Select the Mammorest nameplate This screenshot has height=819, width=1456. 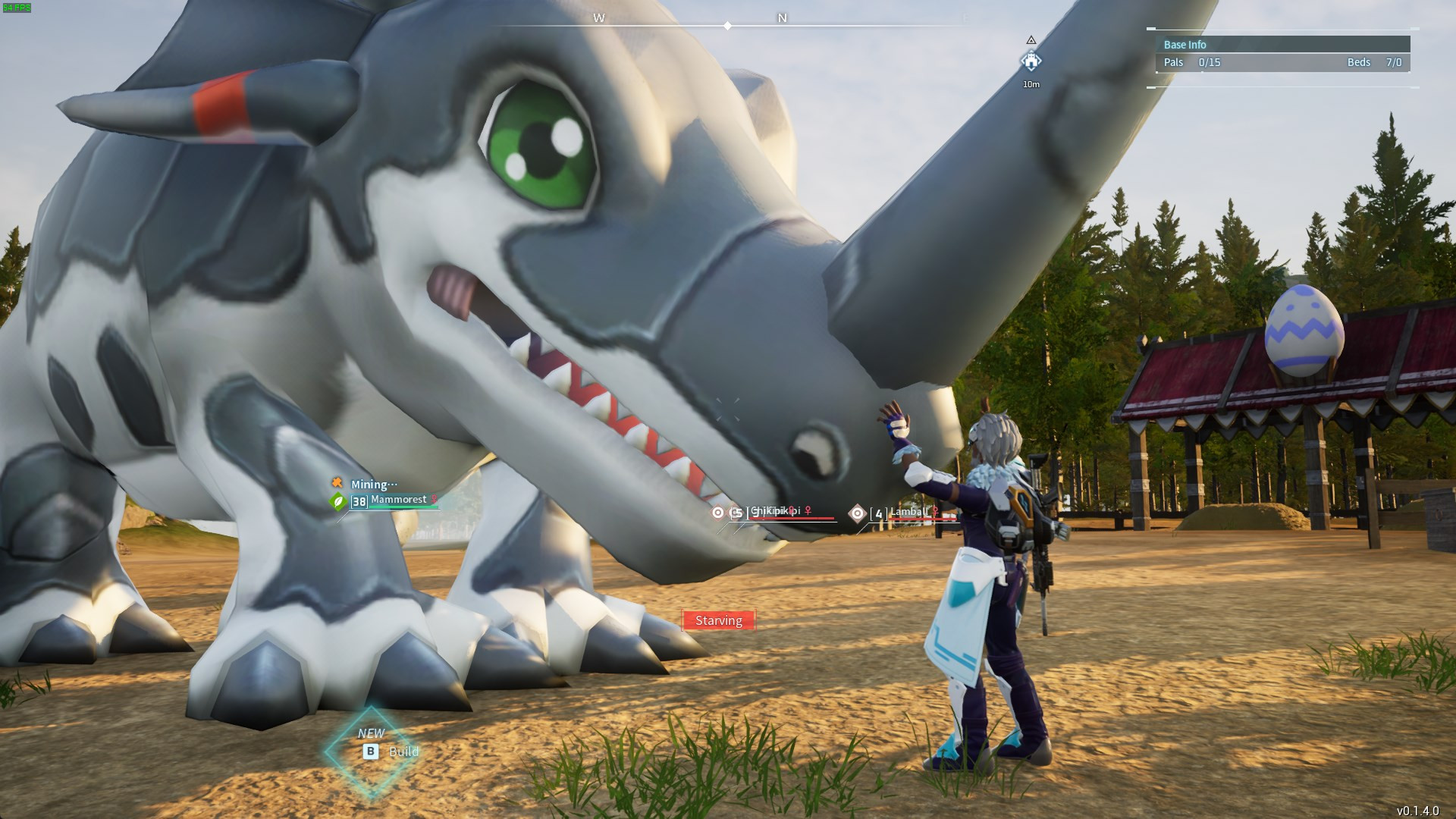(398, 500)
